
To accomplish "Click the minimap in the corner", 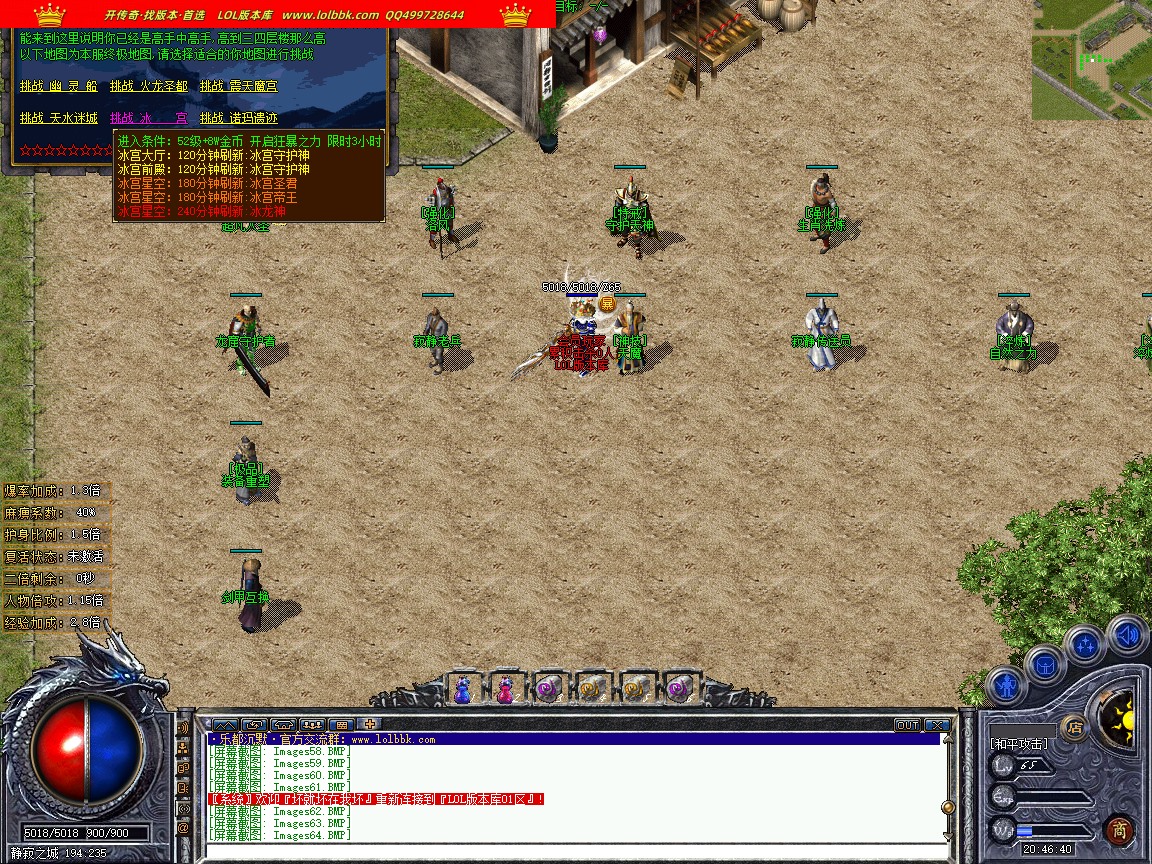I will [1091, 60].
